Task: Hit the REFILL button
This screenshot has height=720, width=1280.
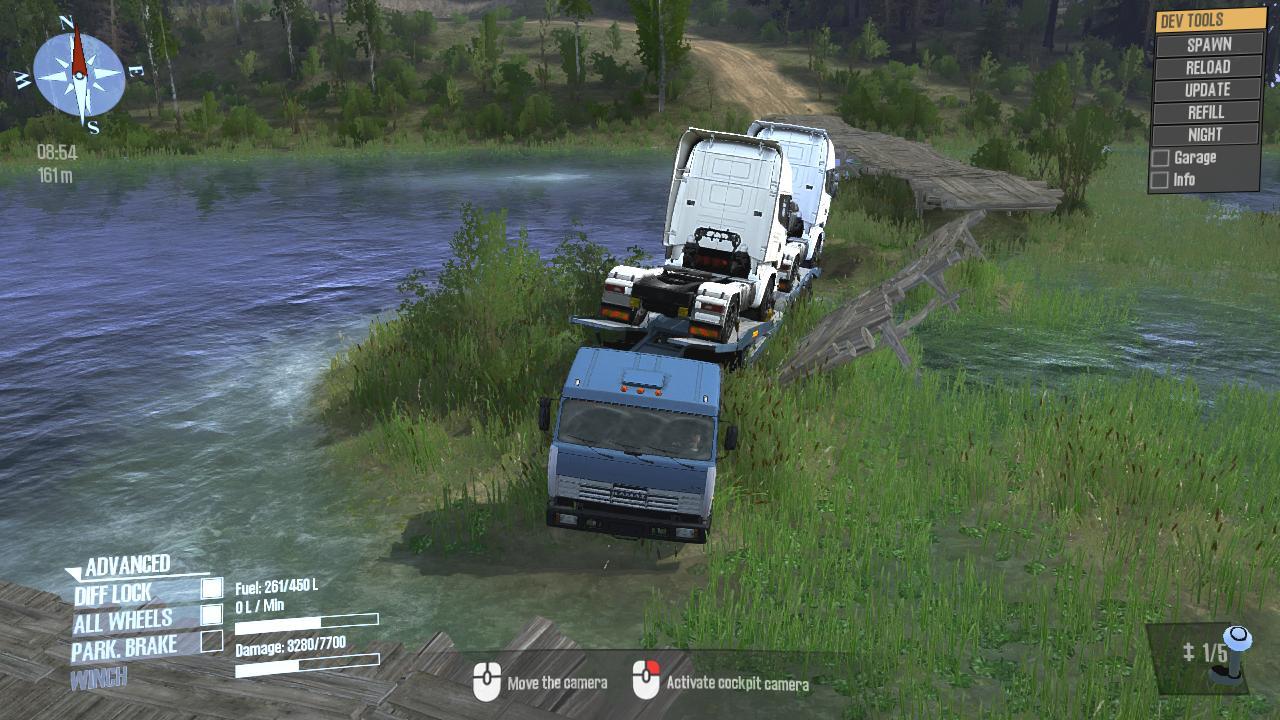Action: [1206, 112]
